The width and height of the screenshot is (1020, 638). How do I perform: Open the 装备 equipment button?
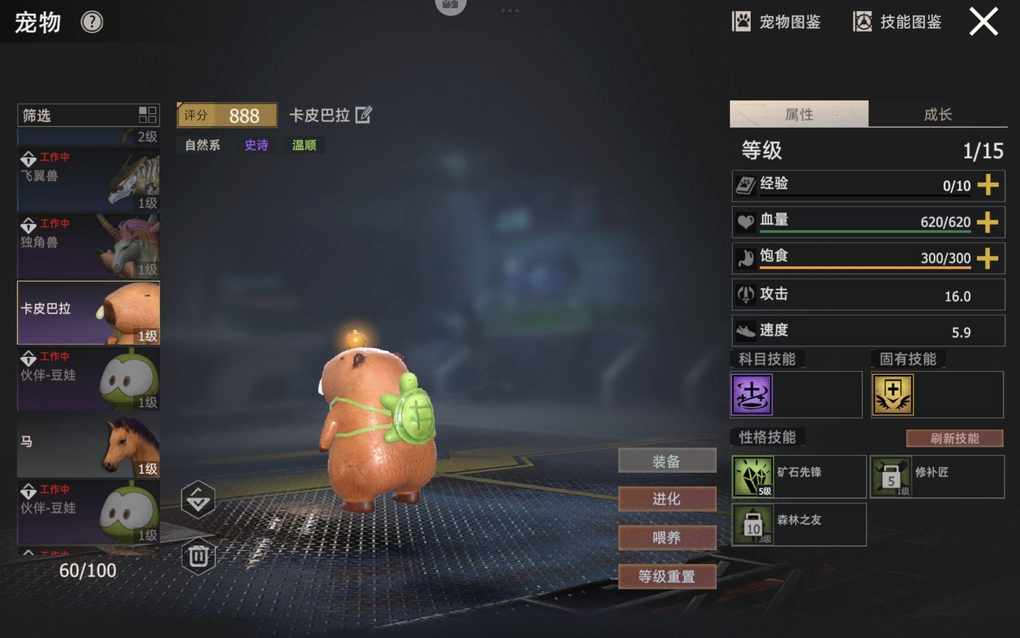point(667,461)
